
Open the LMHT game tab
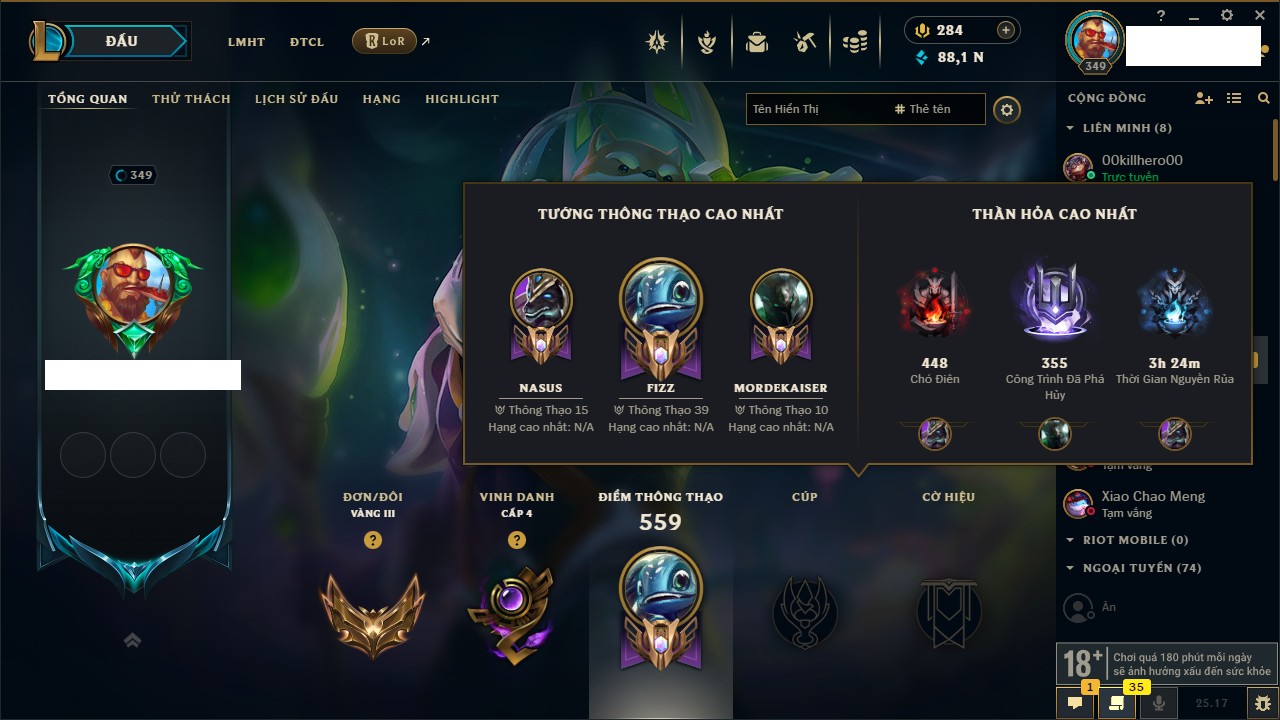(246, 42)
